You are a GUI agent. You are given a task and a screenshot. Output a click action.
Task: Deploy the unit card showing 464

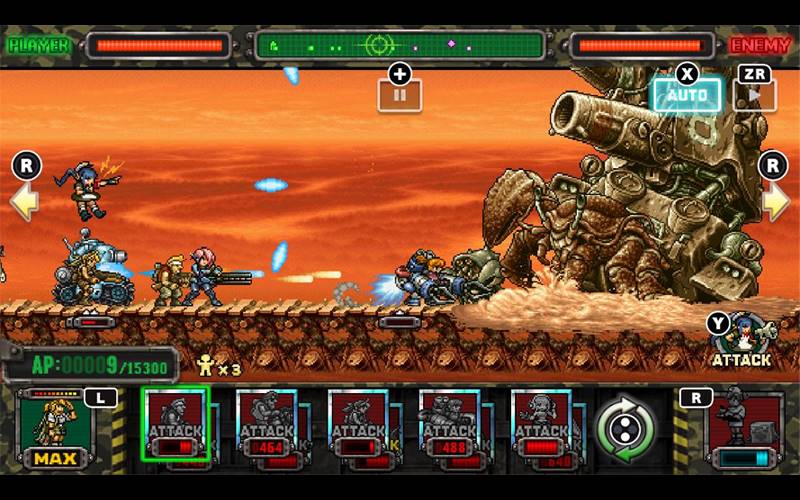[268, 425]
